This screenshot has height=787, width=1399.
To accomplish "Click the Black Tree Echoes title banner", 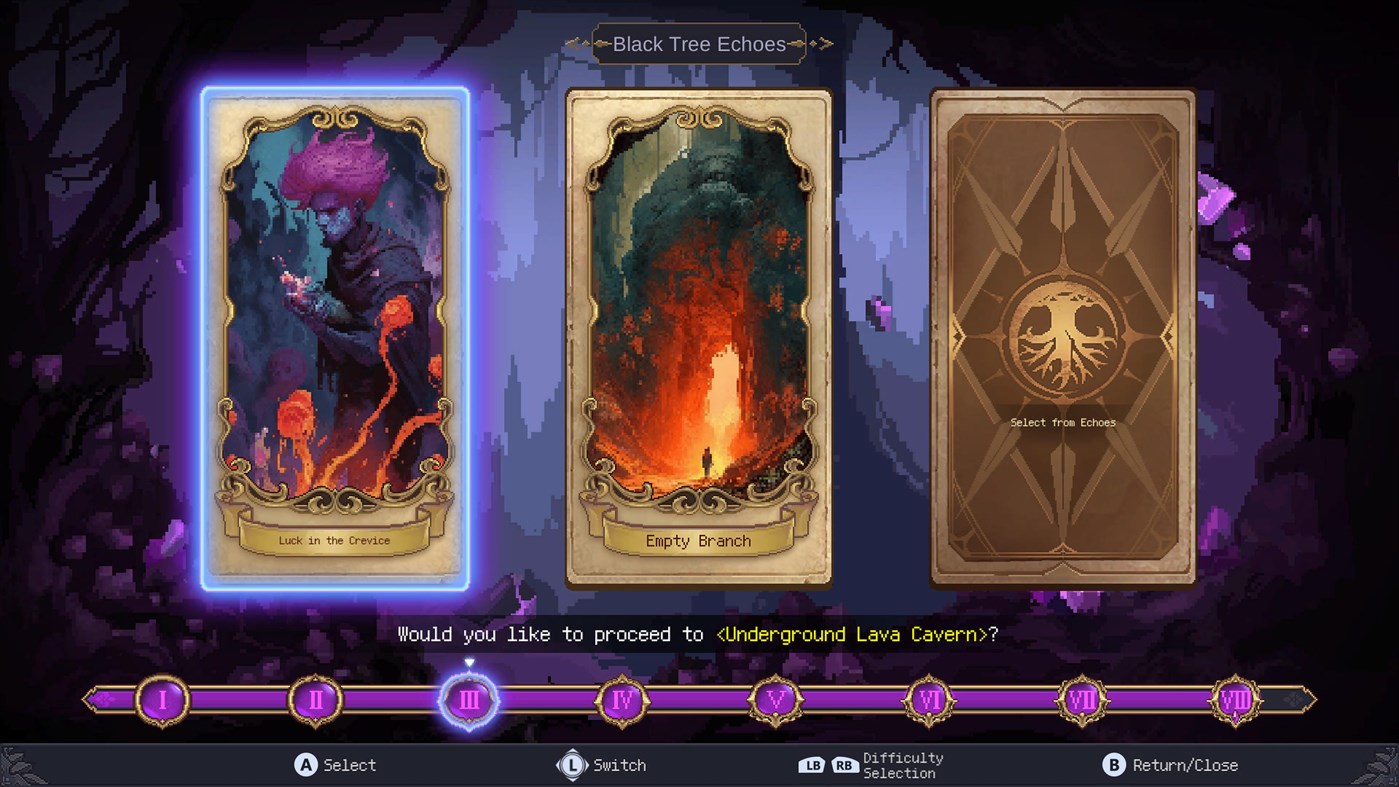I will point(699,43).
